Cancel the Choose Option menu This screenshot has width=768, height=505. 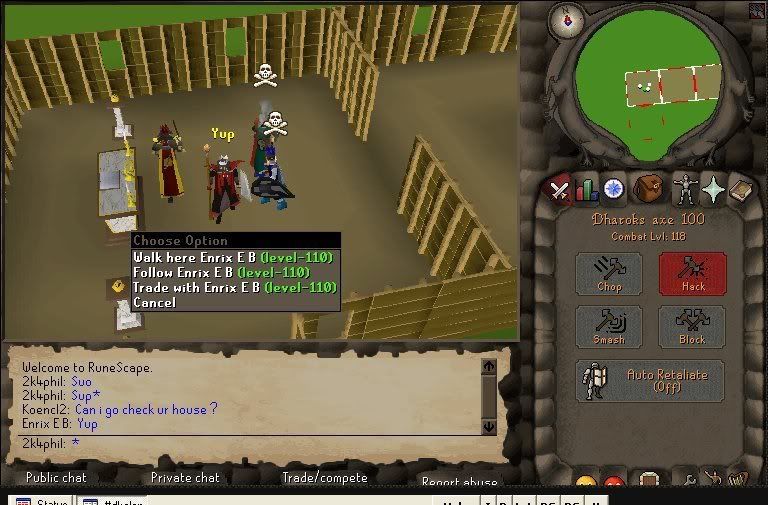click(155, 303)
